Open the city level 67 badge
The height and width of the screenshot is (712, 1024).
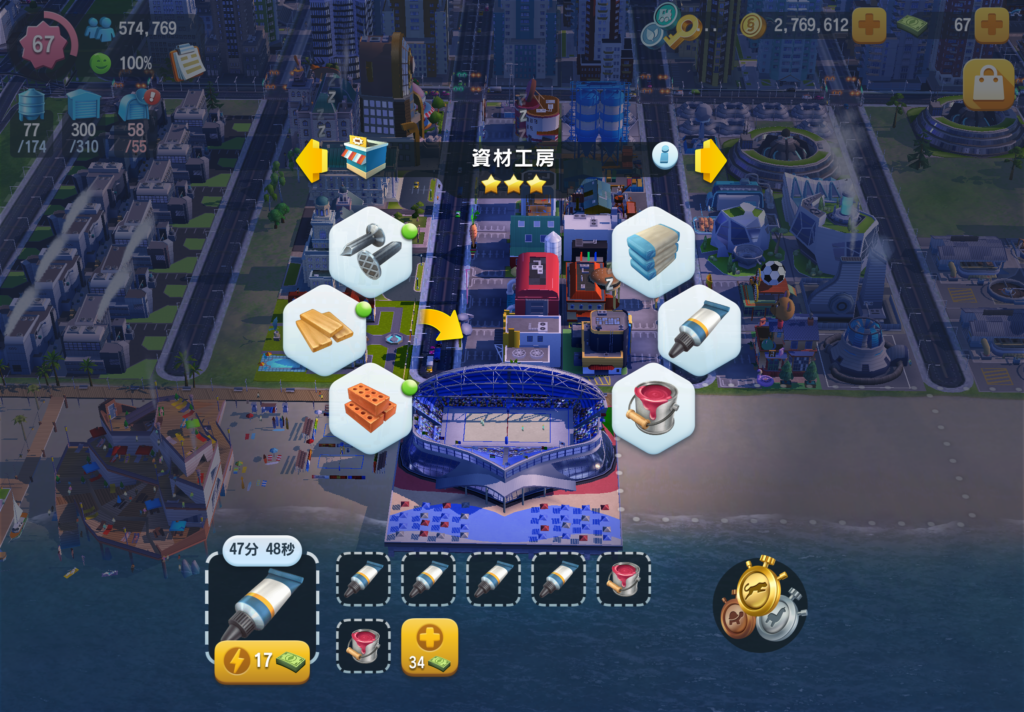pos(44,44)
